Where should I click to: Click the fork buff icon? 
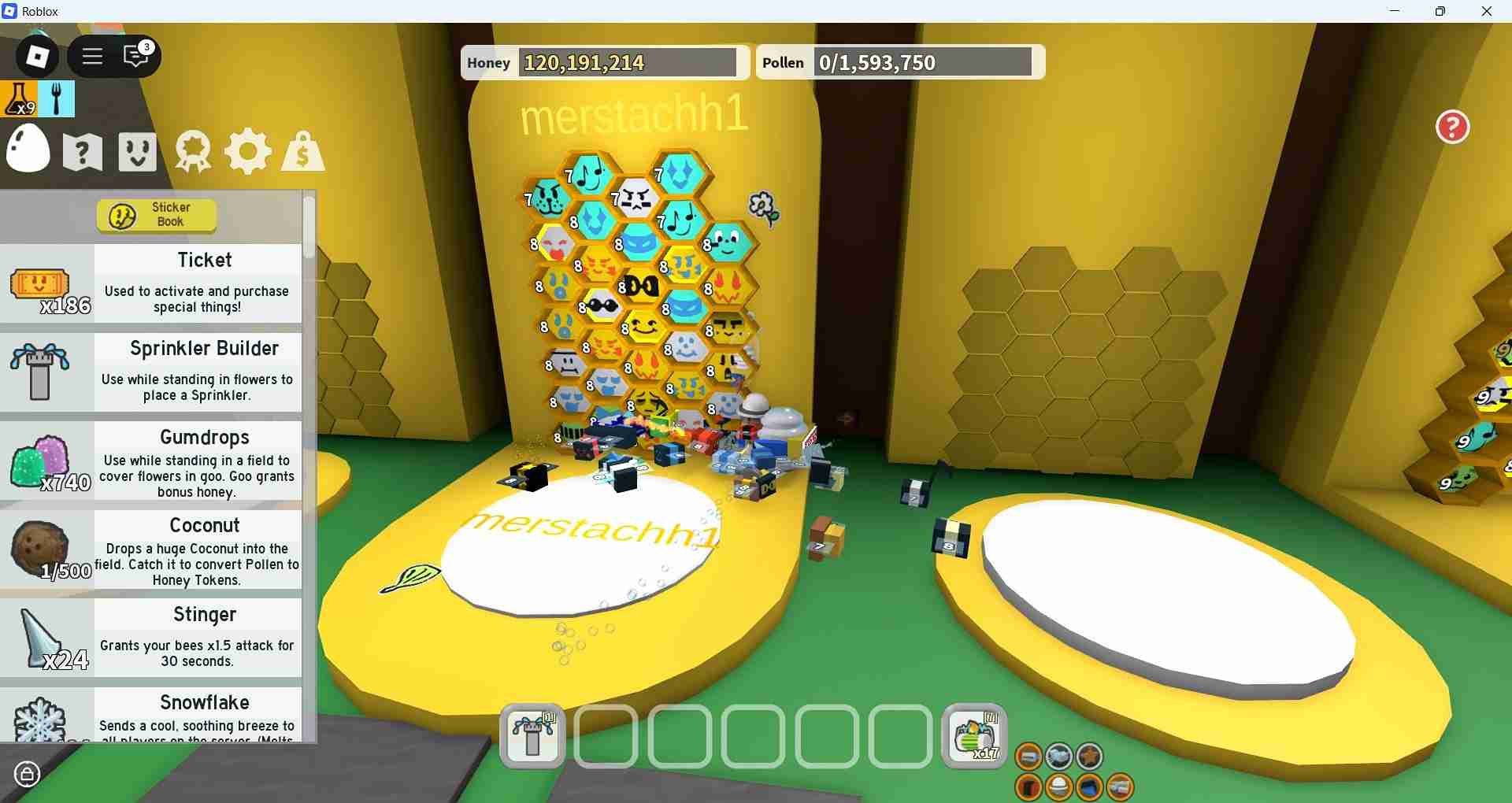(x=57, y=98)
